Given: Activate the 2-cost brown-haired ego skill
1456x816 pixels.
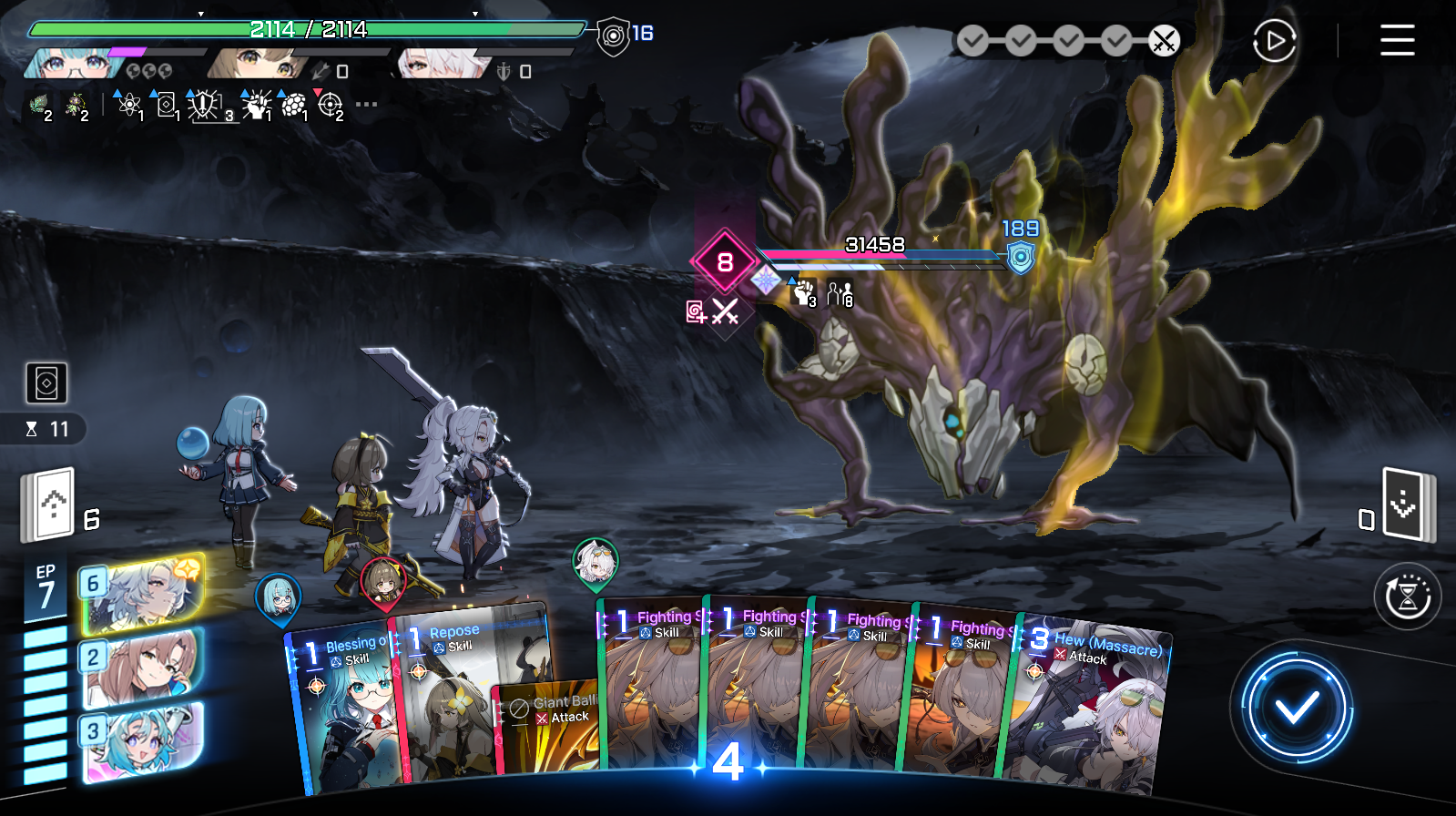Looking at the screenshot, I should point(141,668).
